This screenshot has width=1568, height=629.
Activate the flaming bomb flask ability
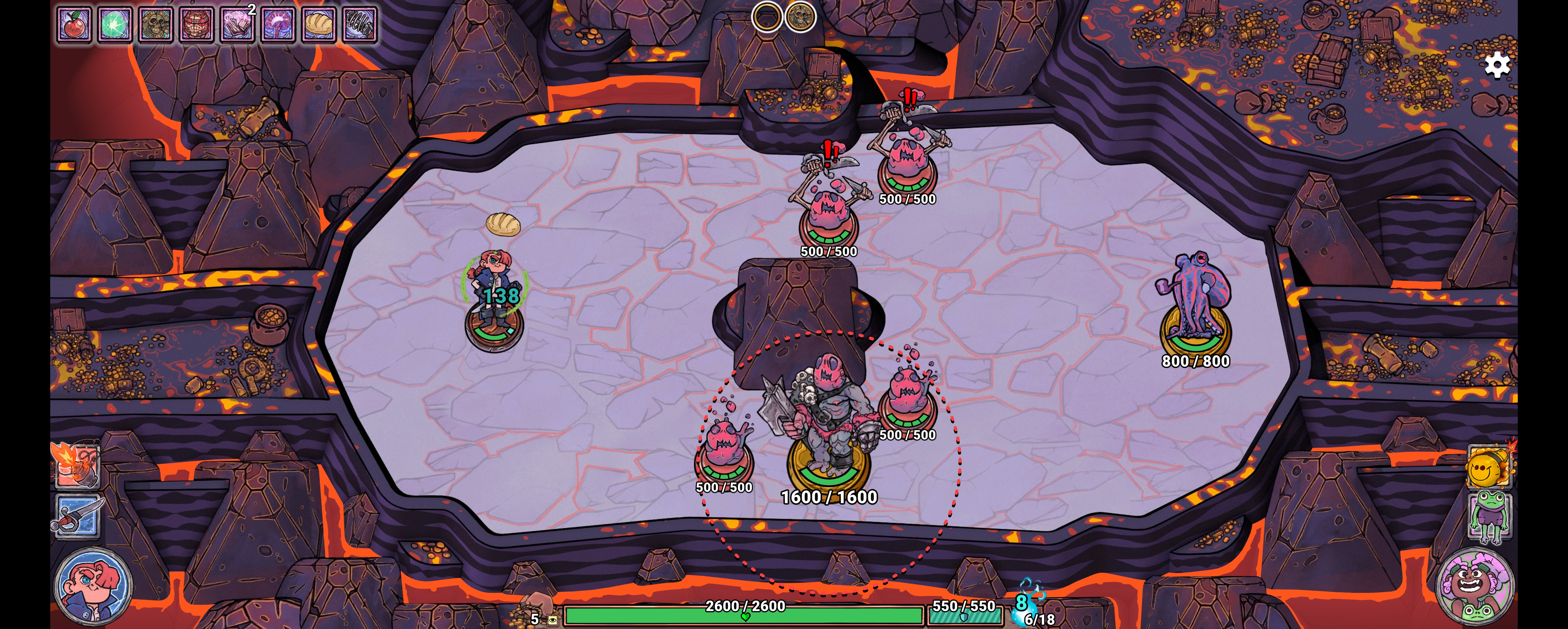pyautogui.click(x=77, y=466)
